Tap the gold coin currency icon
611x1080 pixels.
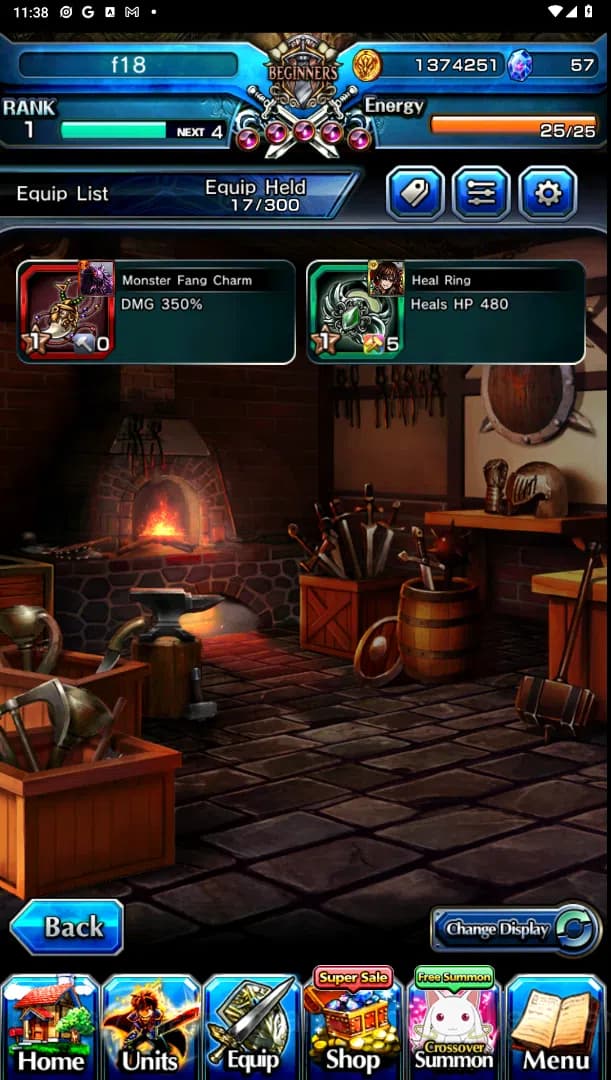[367, 66]
